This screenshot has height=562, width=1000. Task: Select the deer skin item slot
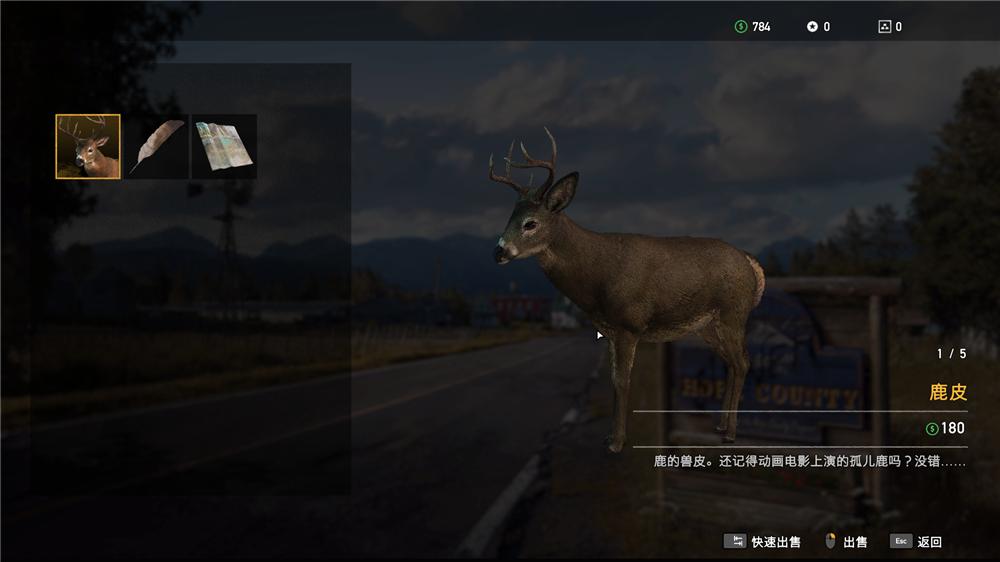88,146
